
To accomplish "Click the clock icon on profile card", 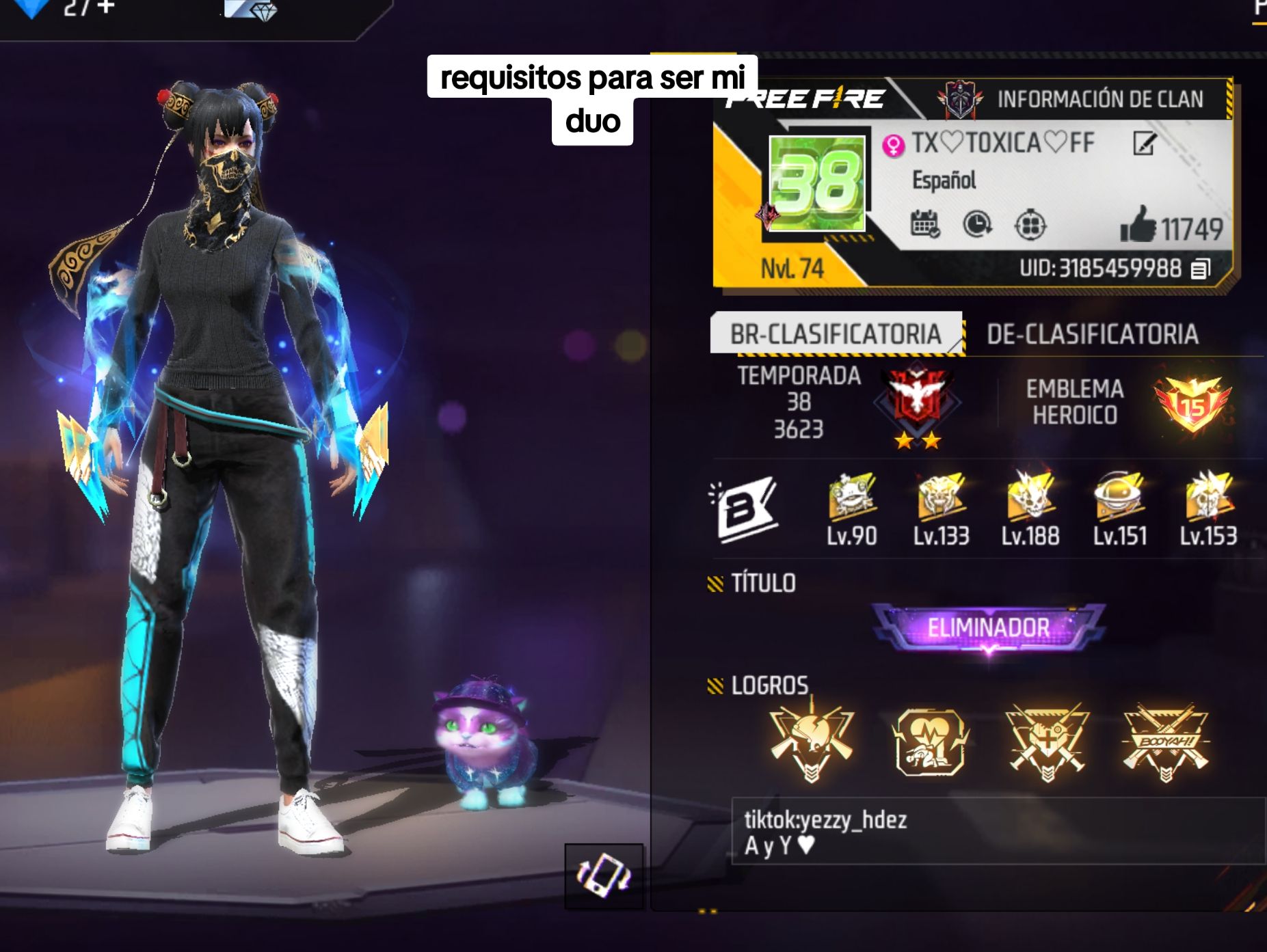I will pos(977,224).
